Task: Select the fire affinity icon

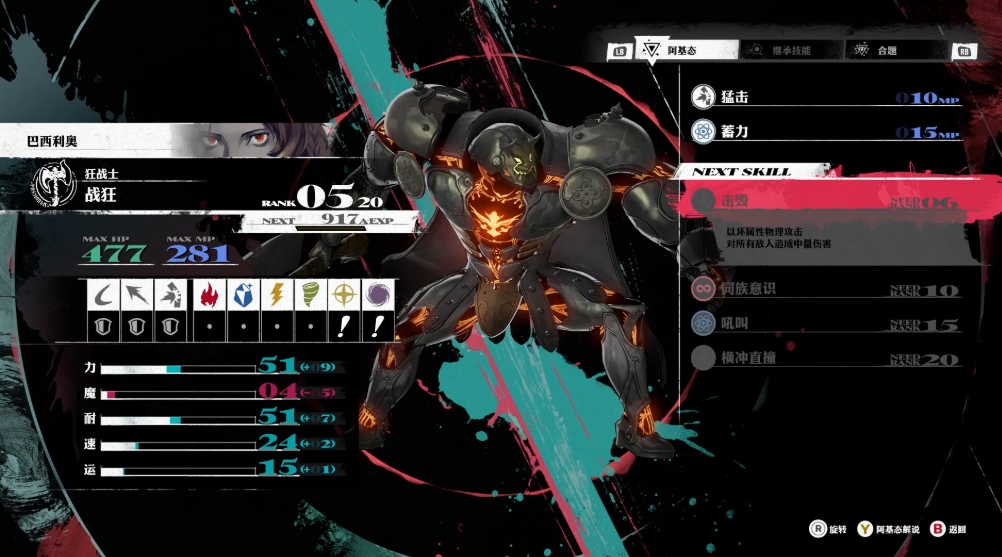Action: (x=210, y=295)
